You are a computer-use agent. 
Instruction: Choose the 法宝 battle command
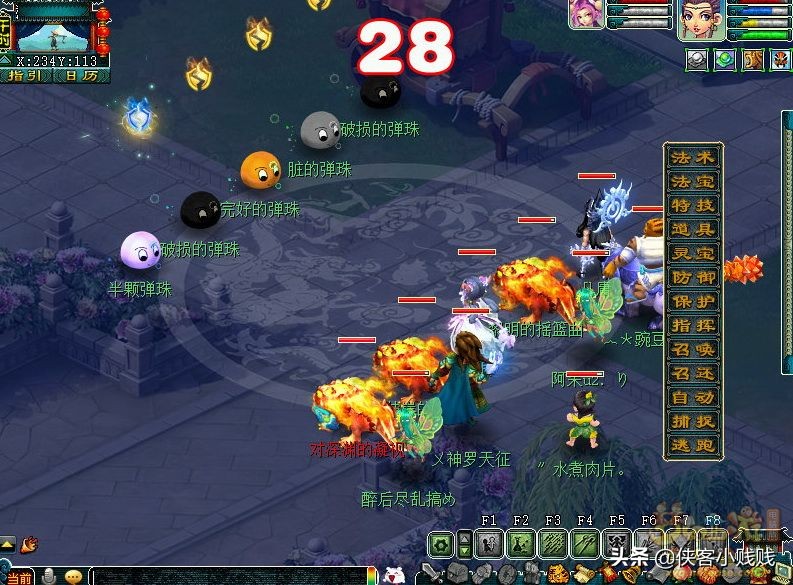693,182
